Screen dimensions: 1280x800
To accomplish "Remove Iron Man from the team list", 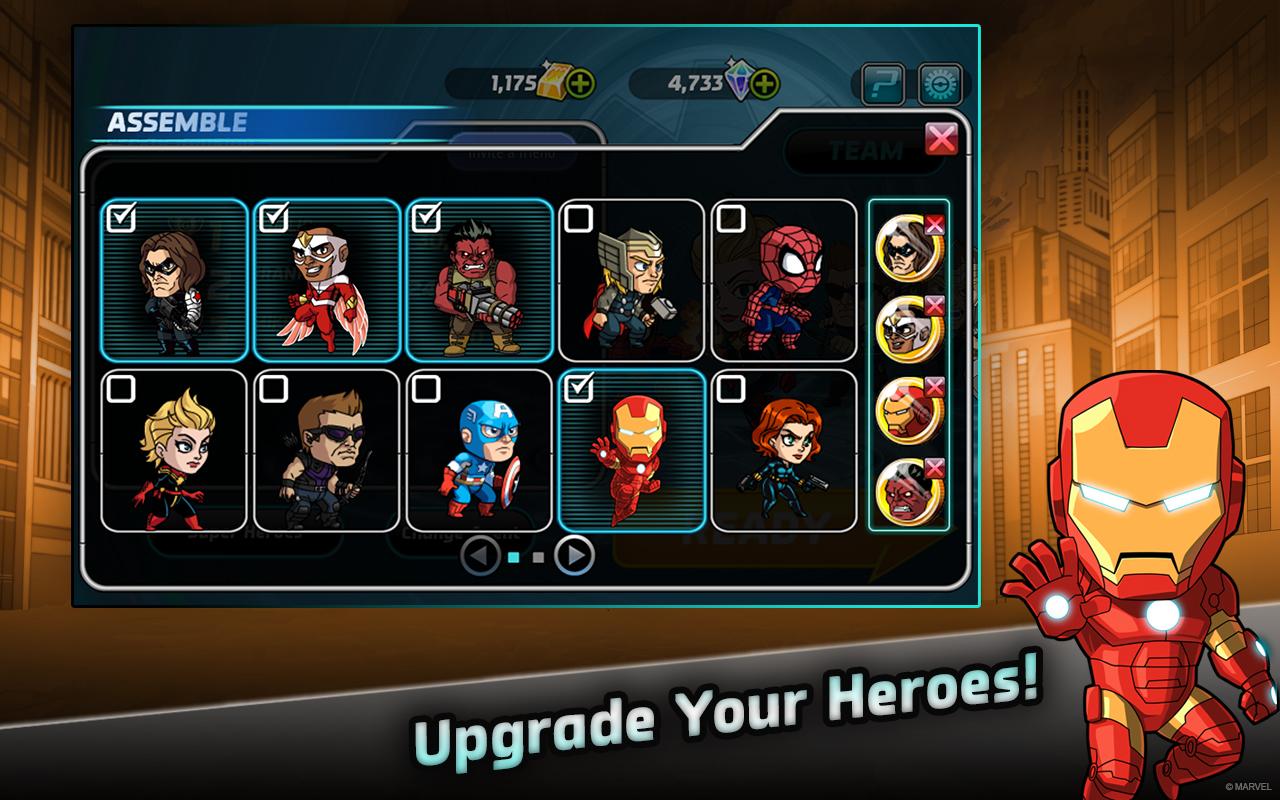I will 935,387.
